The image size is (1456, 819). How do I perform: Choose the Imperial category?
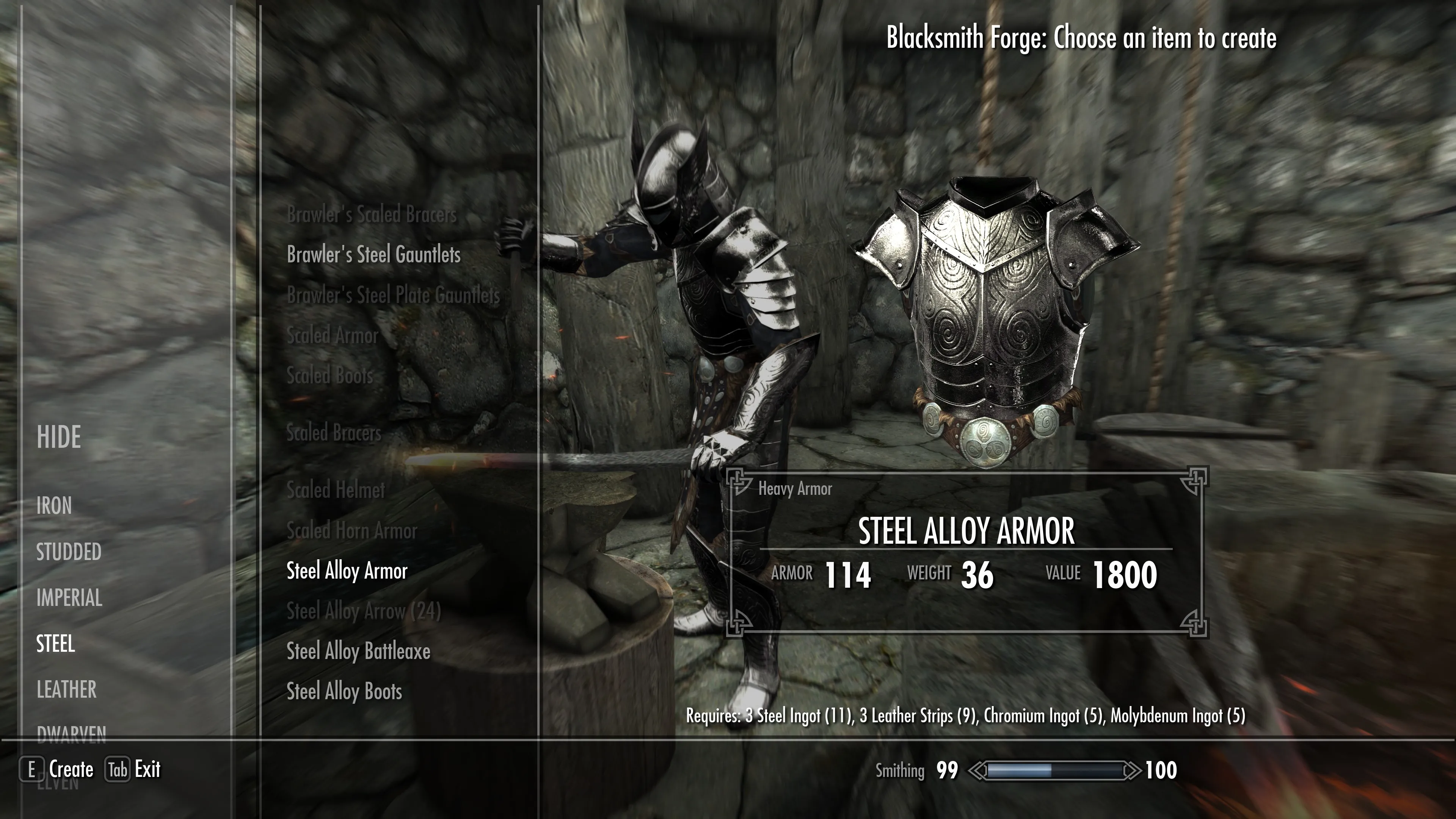click(x=69, y=598)
